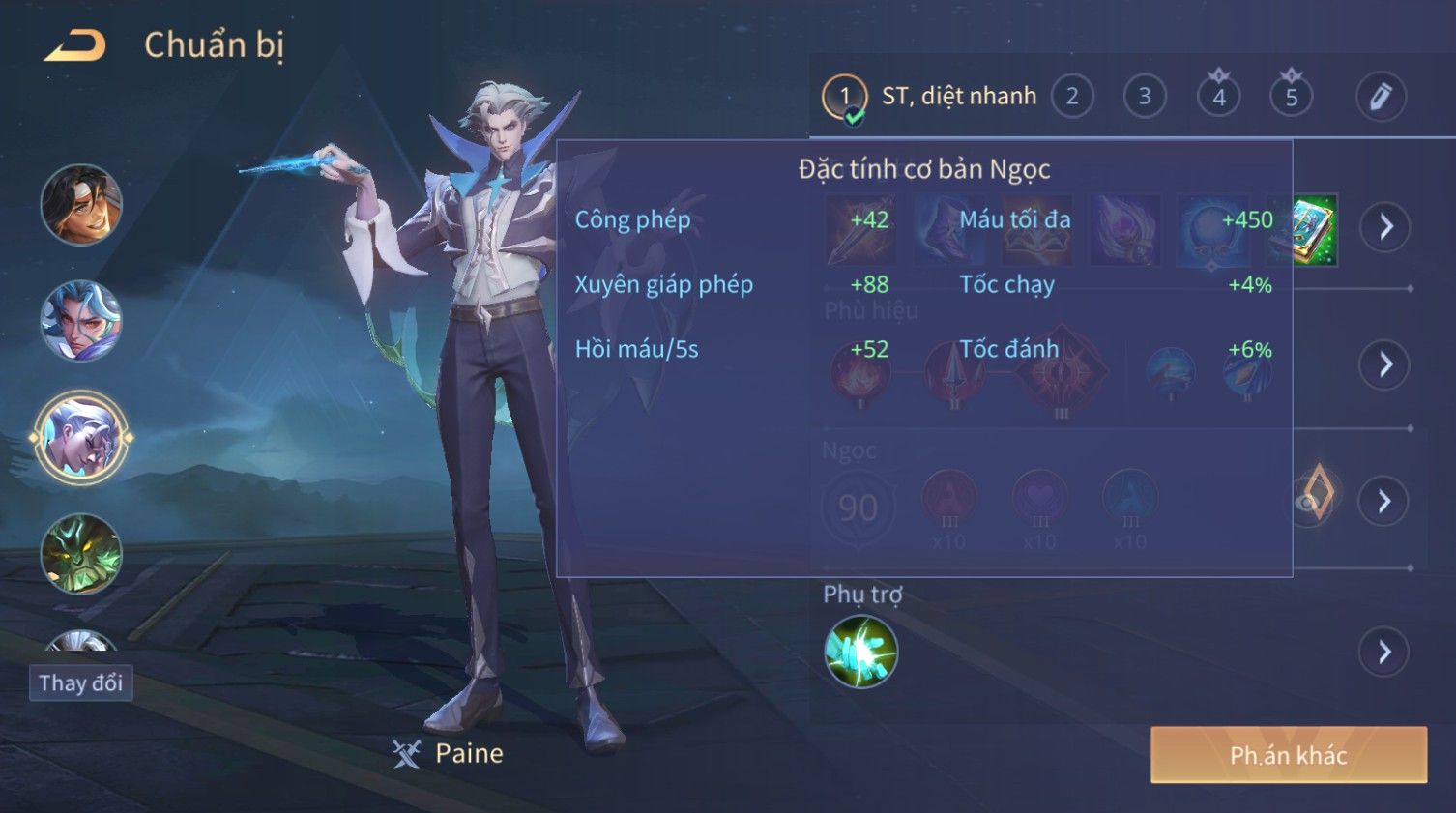Select loadout preset 2

(x=1072, y=97)
